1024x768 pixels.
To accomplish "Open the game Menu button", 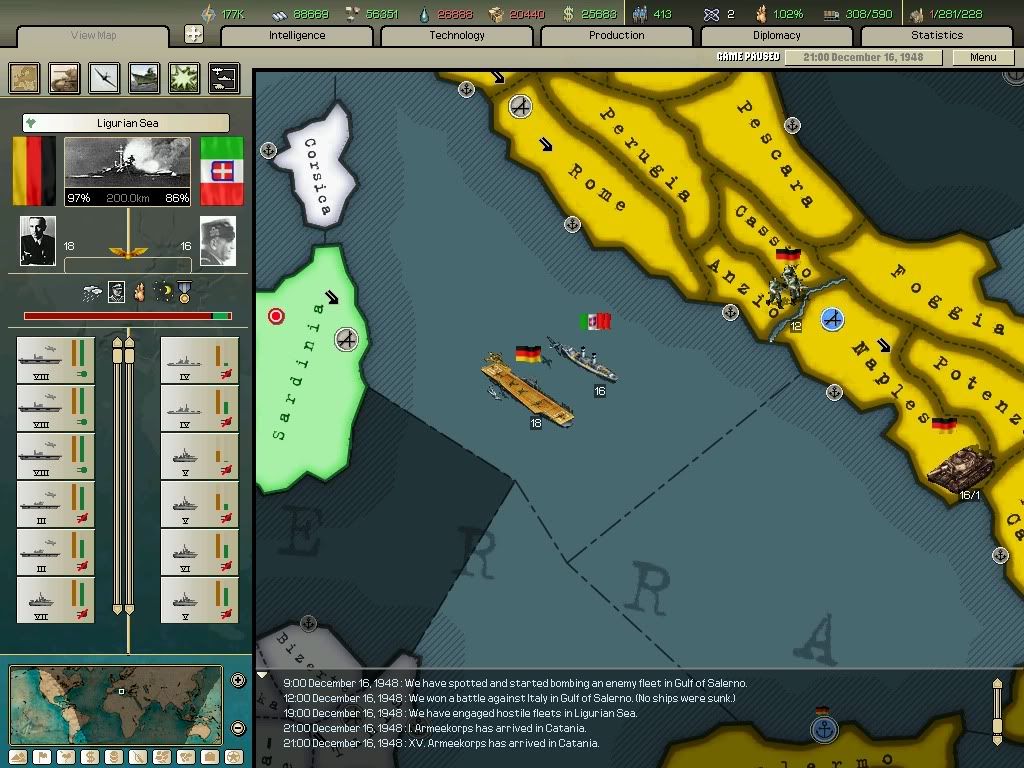I will [983, 57].
